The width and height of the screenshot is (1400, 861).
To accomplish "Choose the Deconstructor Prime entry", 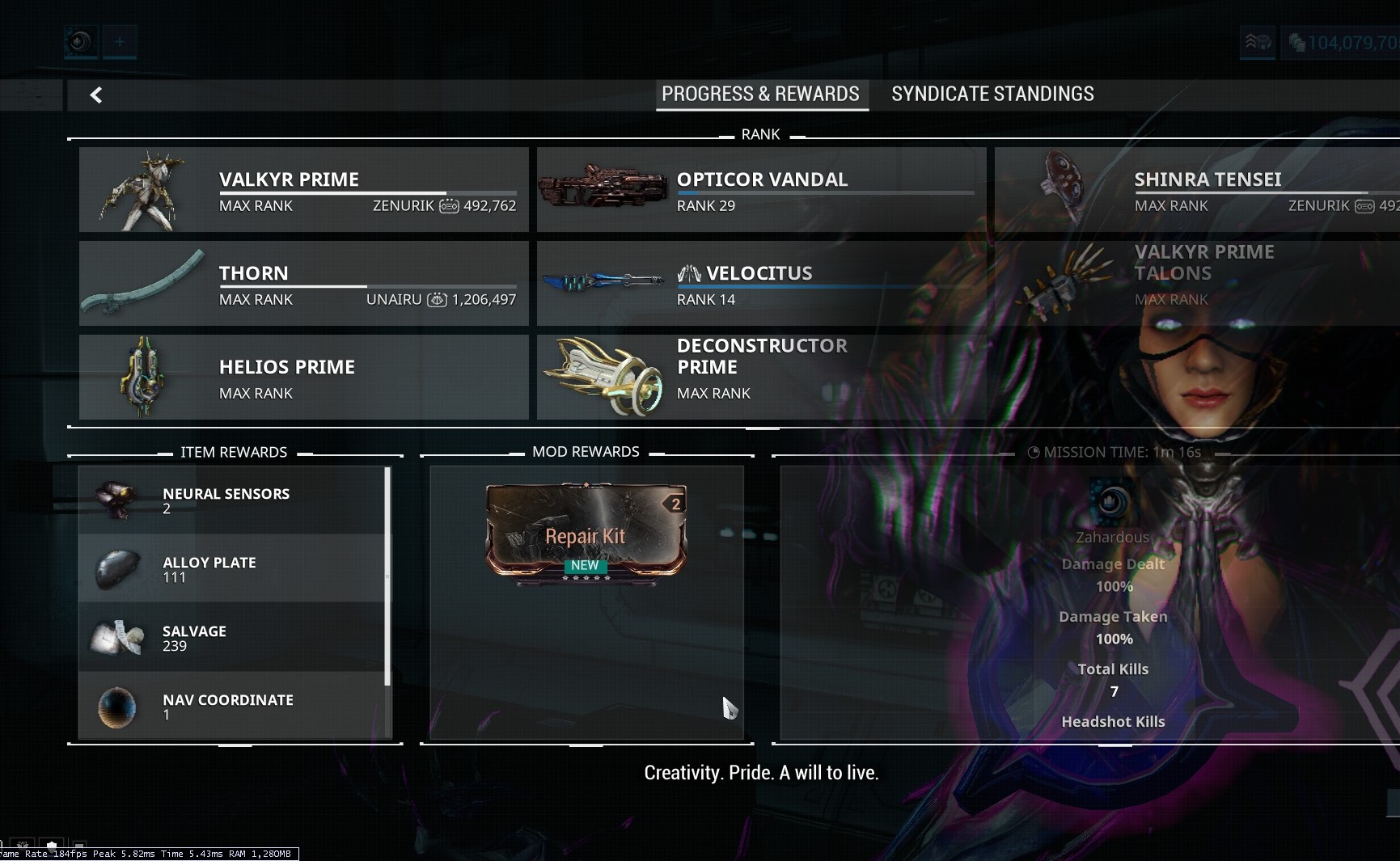I will [761, 378].
